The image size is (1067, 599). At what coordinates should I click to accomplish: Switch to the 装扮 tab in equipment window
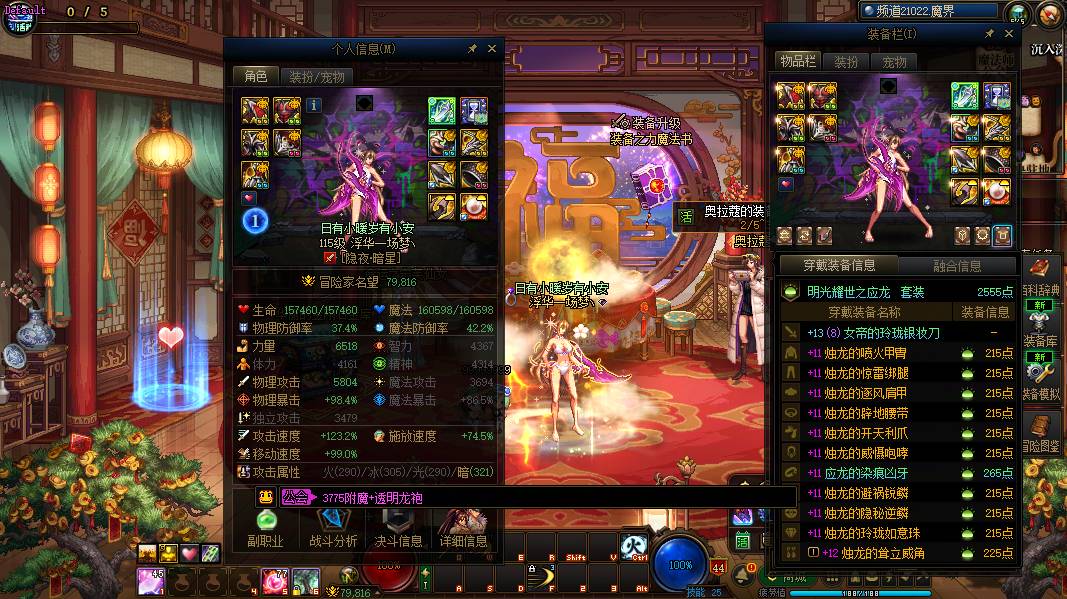(846, 62)
